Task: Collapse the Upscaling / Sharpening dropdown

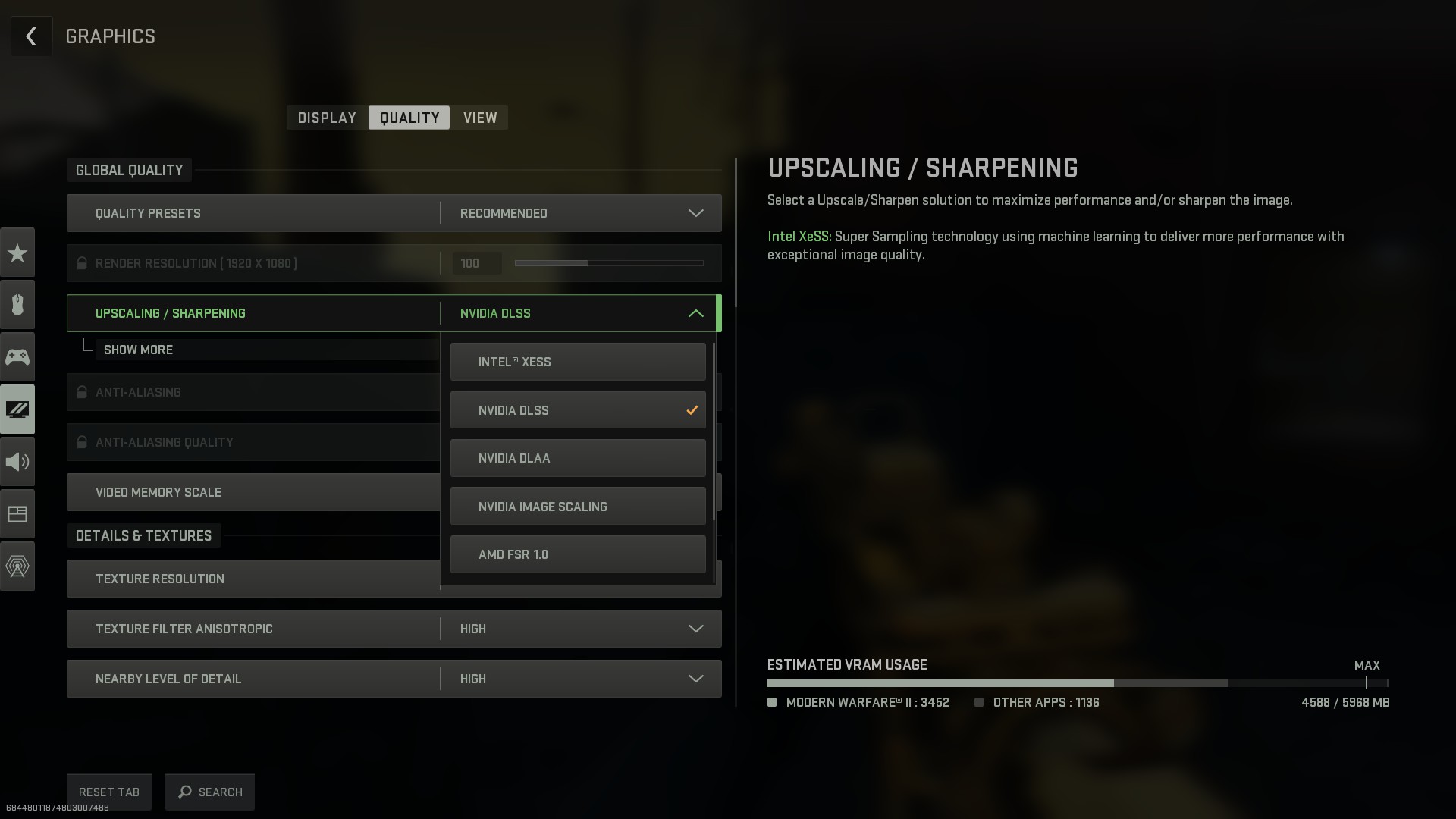Action: (x=695, y=313)
